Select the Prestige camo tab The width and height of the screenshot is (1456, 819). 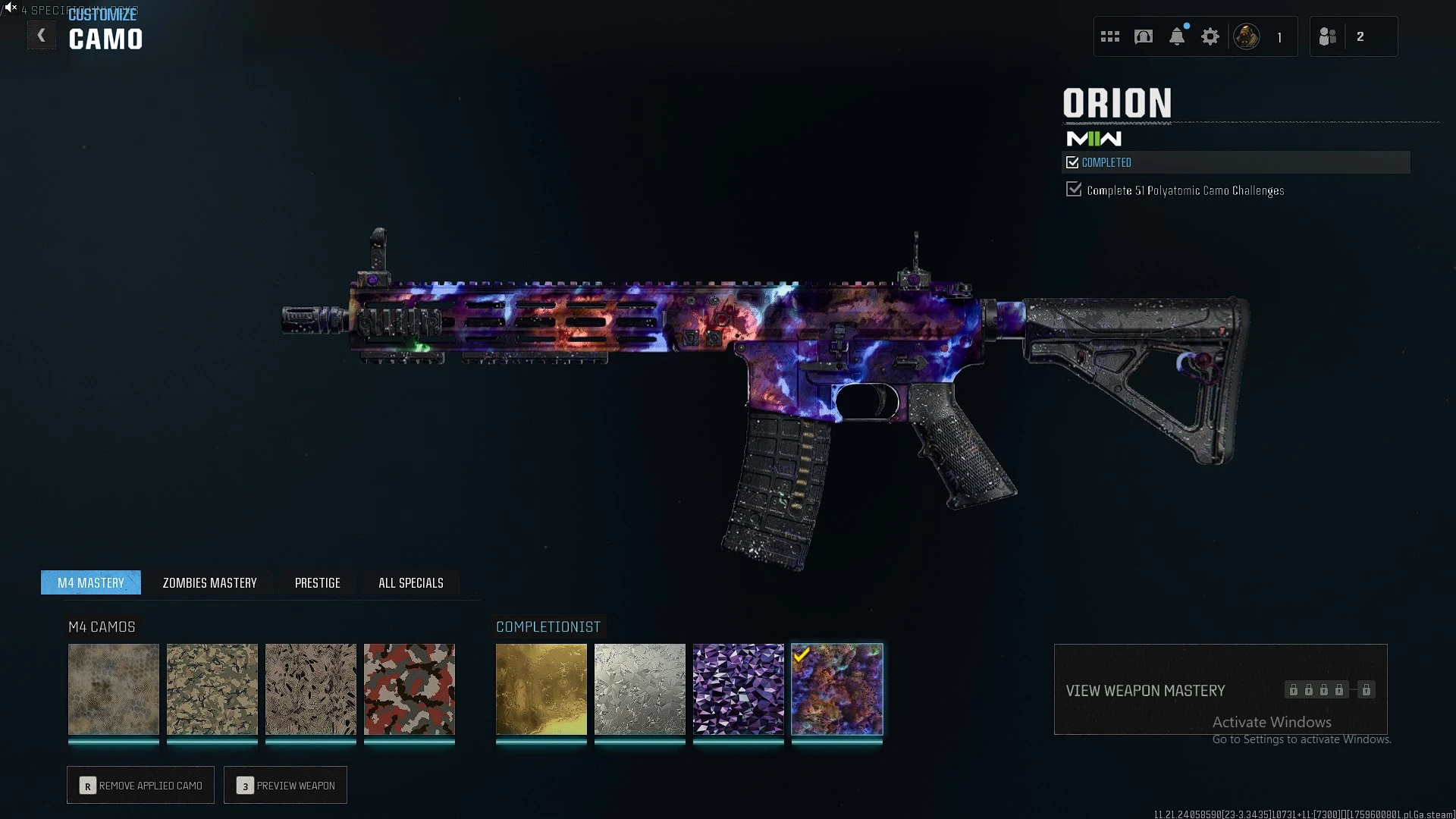coord(317,582)
